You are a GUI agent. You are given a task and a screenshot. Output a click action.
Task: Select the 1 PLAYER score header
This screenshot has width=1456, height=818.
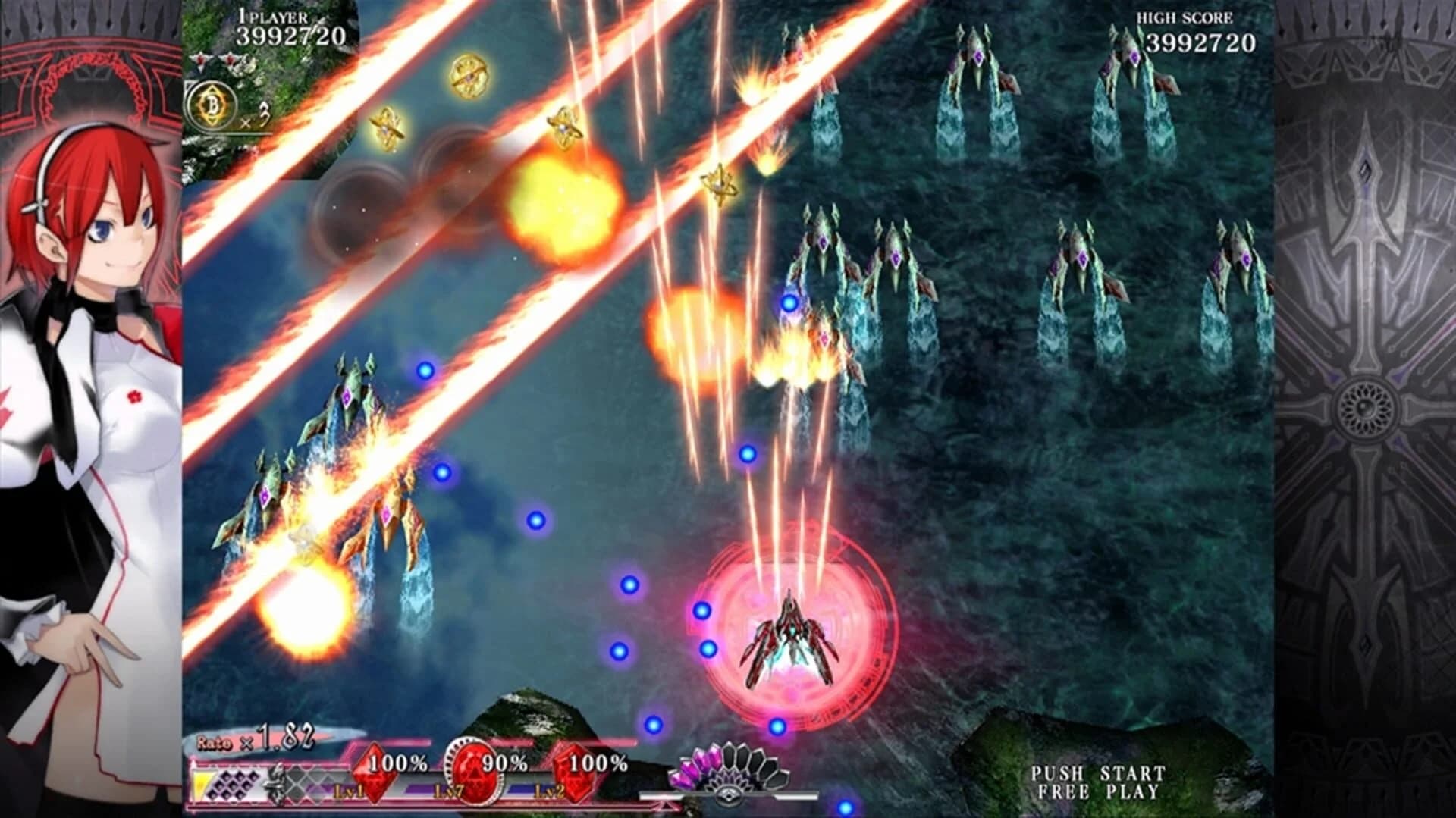273,17
